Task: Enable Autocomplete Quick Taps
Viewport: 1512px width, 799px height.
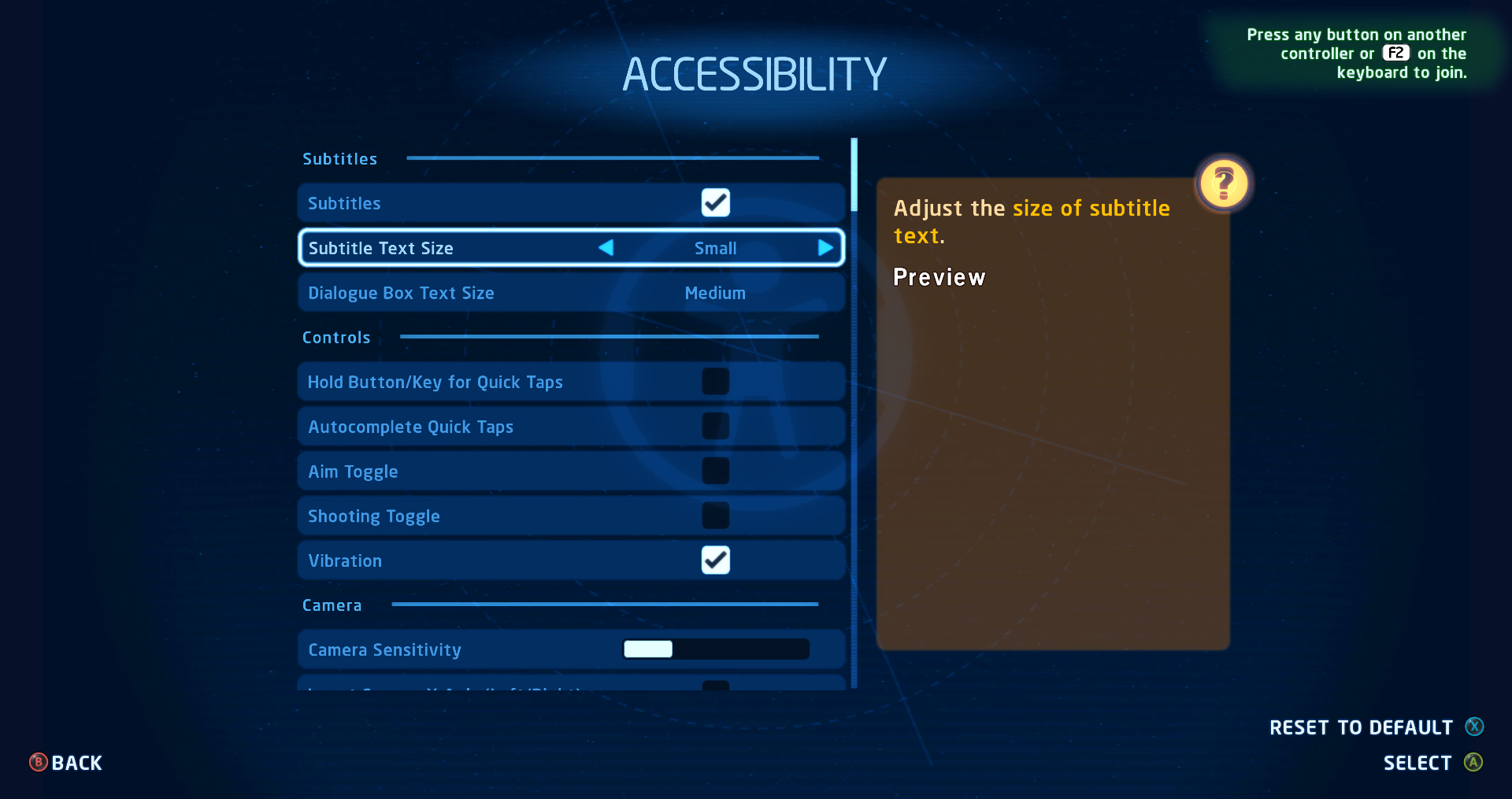Action: (x=715, y=427)
